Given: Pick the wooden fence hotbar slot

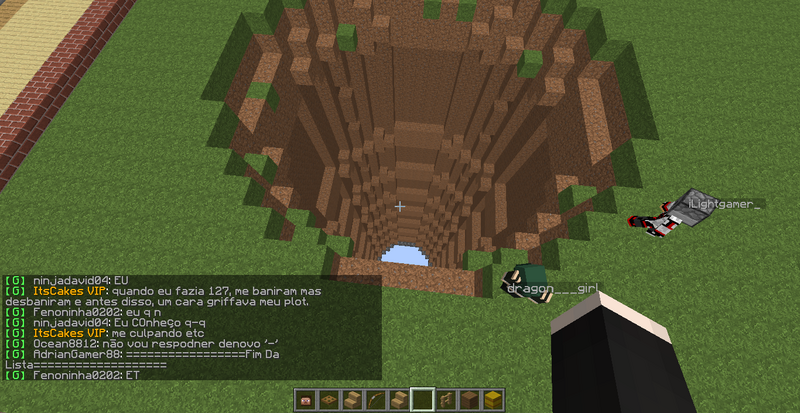Looking at the screenshot, I should click(x=446, y=400).
